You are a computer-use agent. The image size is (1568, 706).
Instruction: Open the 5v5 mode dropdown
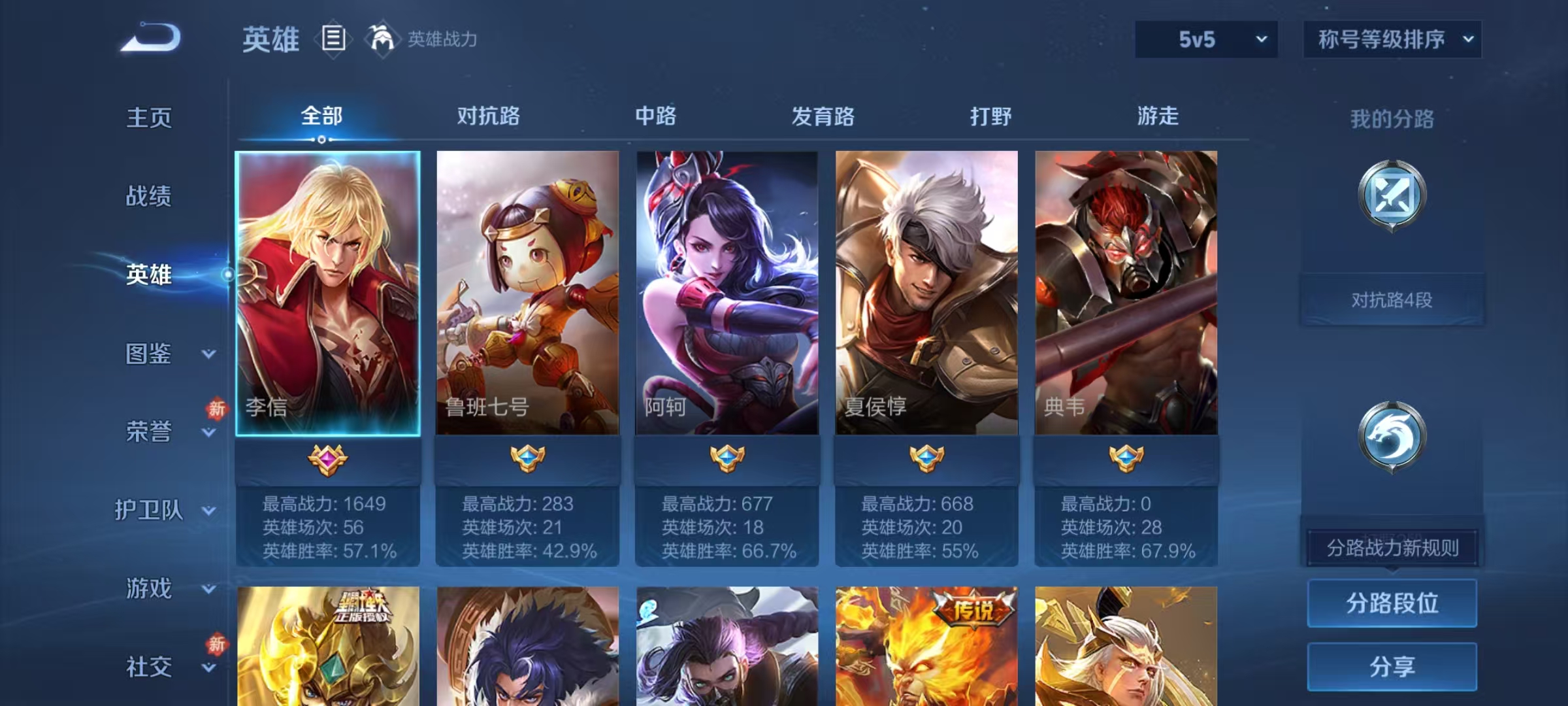pos(1205,39)
